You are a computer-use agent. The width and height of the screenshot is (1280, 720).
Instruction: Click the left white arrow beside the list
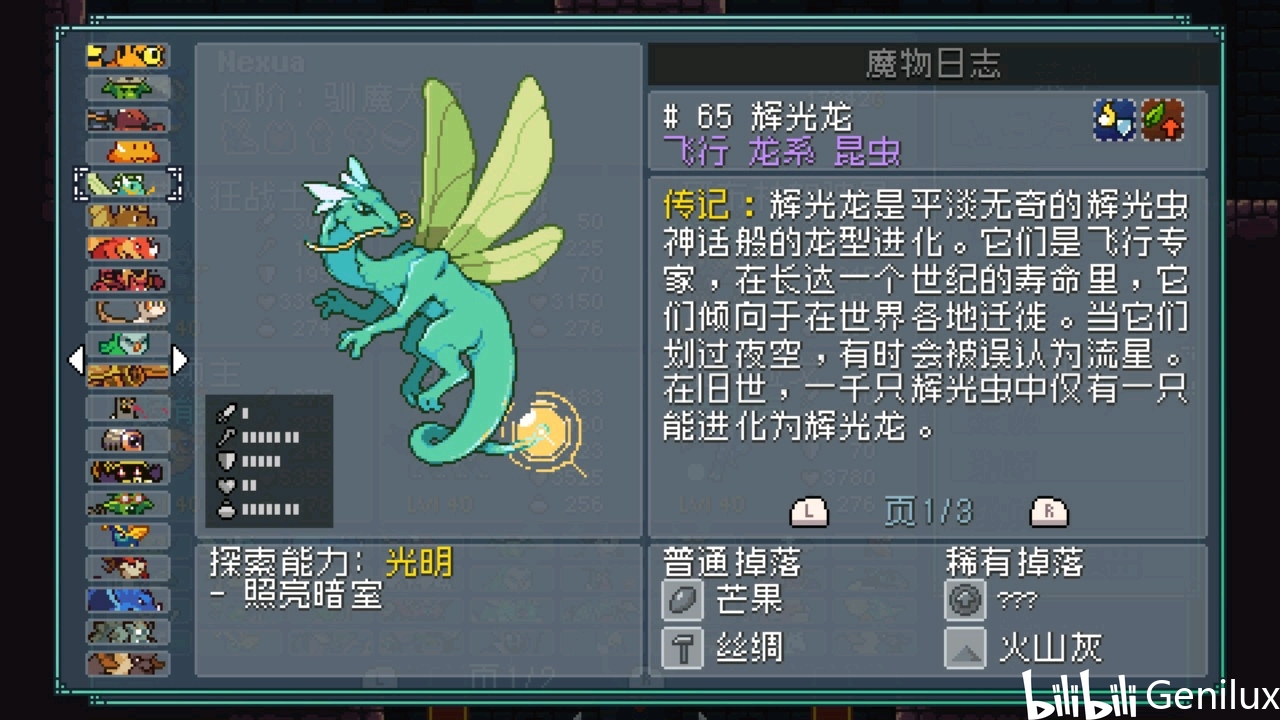click(76, 360)
